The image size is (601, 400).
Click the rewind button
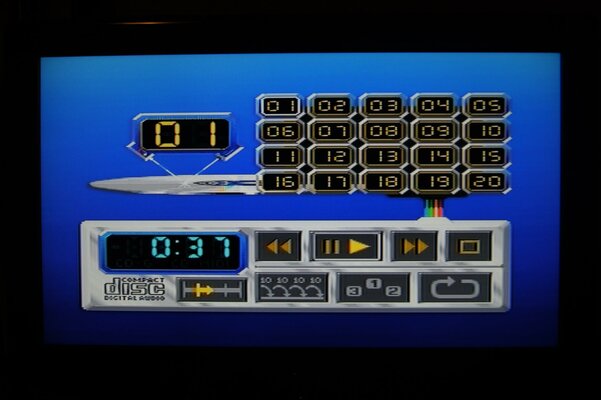pyautogui.click(x=278, y=246)
